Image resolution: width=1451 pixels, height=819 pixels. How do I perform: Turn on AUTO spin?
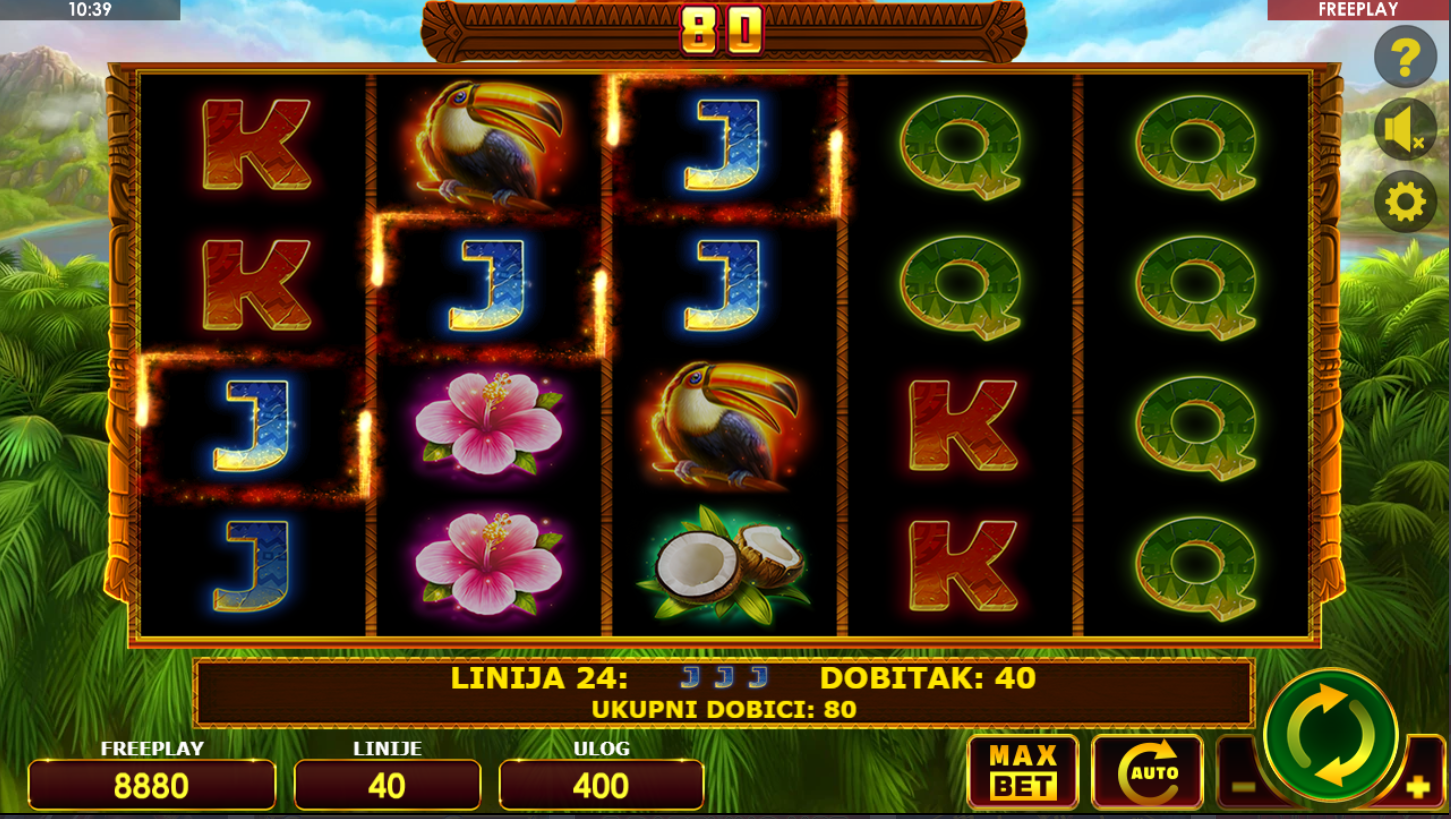[x=1147, y=771]
